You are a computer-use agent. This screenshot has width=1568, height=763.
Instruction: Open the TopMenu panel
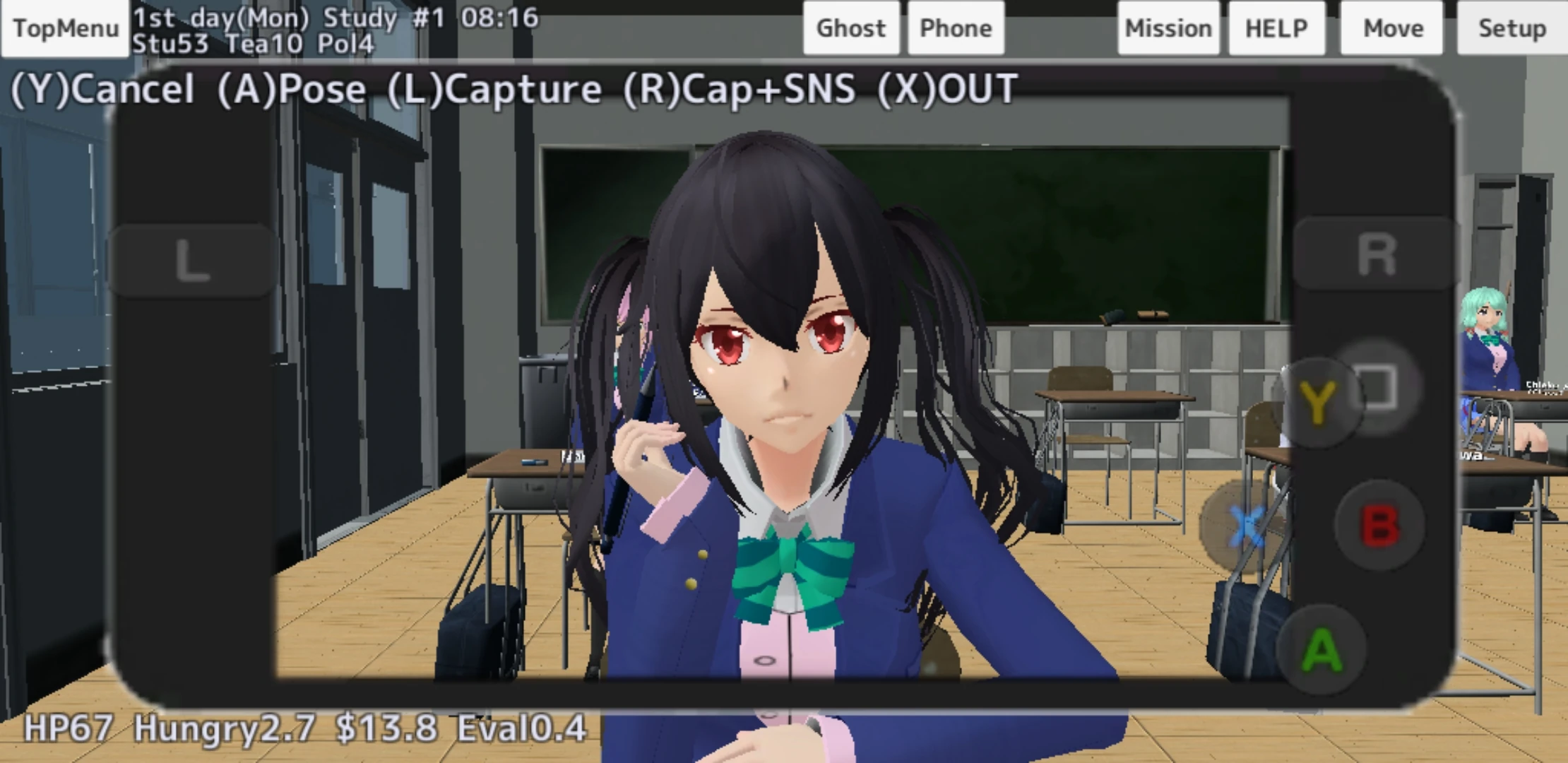[64, 28]
